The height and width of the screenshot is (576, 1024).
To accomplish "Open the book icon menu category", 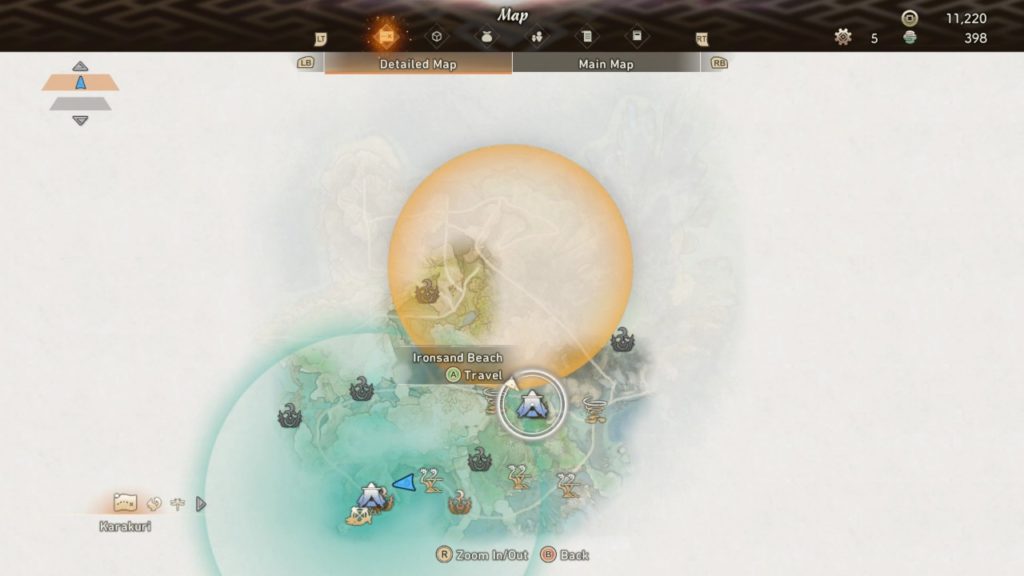I will [636, 37].
